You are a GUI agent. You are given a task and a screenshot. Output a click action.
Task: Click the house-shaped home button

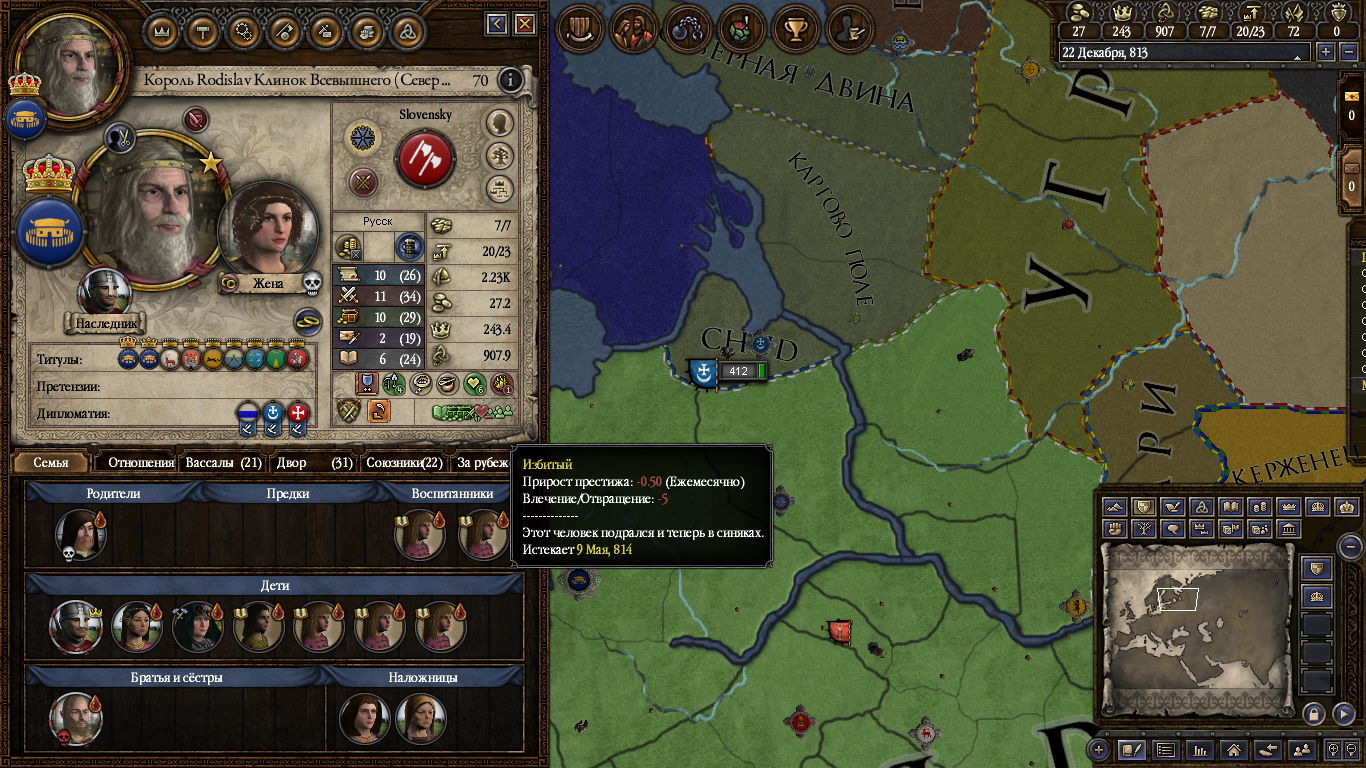(x=1234, y=749)
